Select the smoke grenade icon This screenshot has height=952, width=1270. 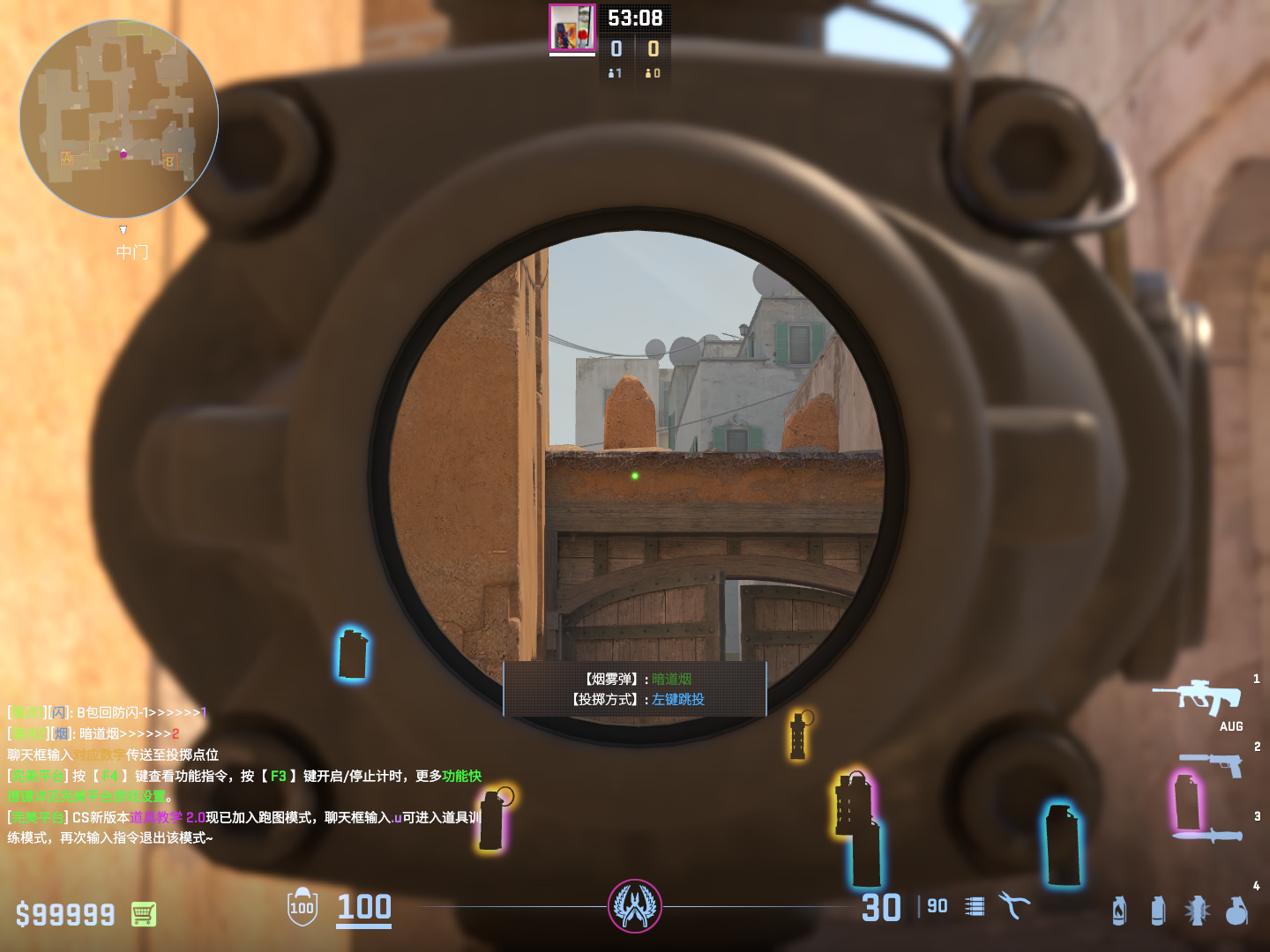click(1158, 911)
